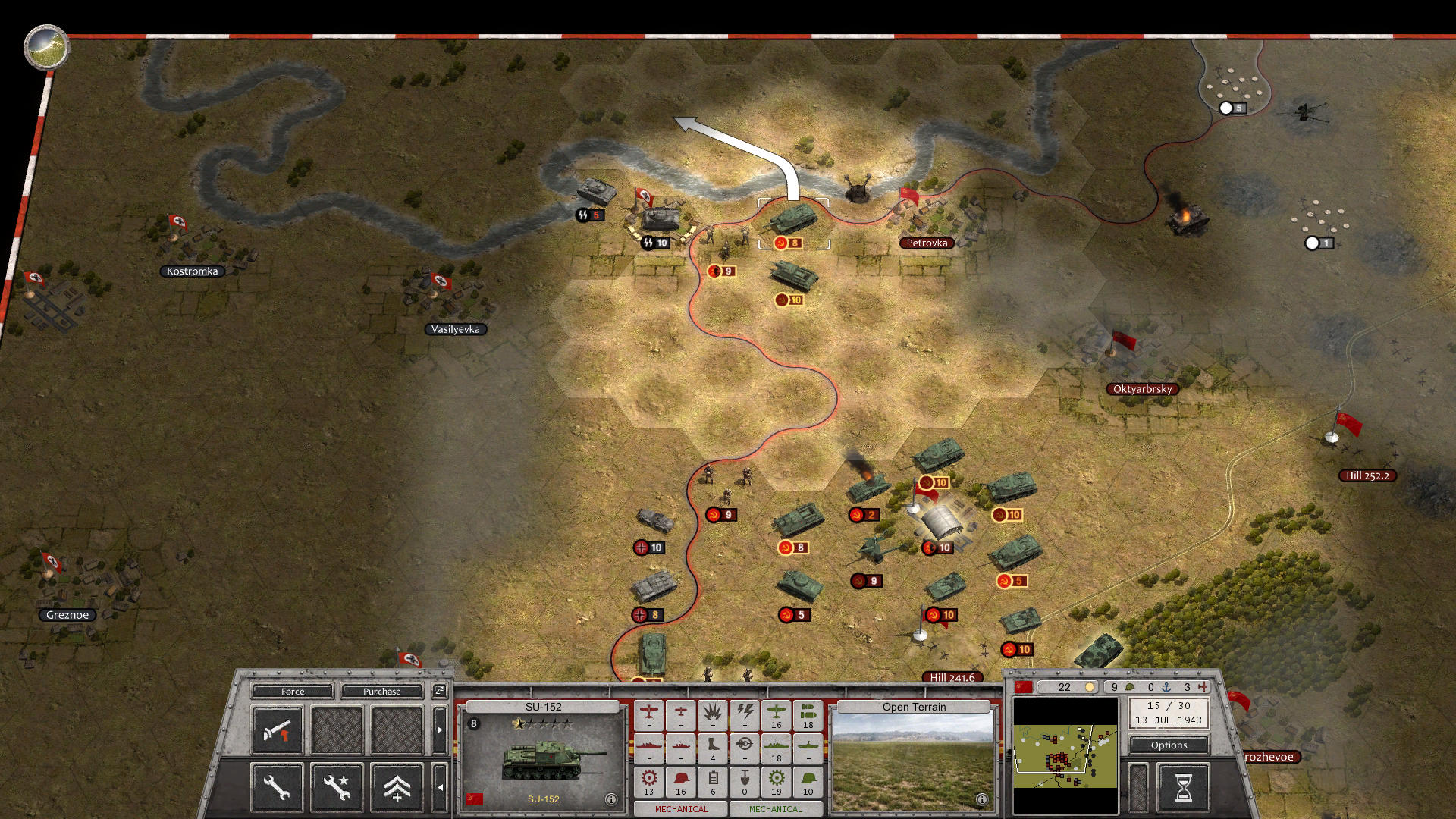Click the green gear close-defense stat icon
Image resolution: width=1456 pixels, height=819 pixels.
point(776,779)
